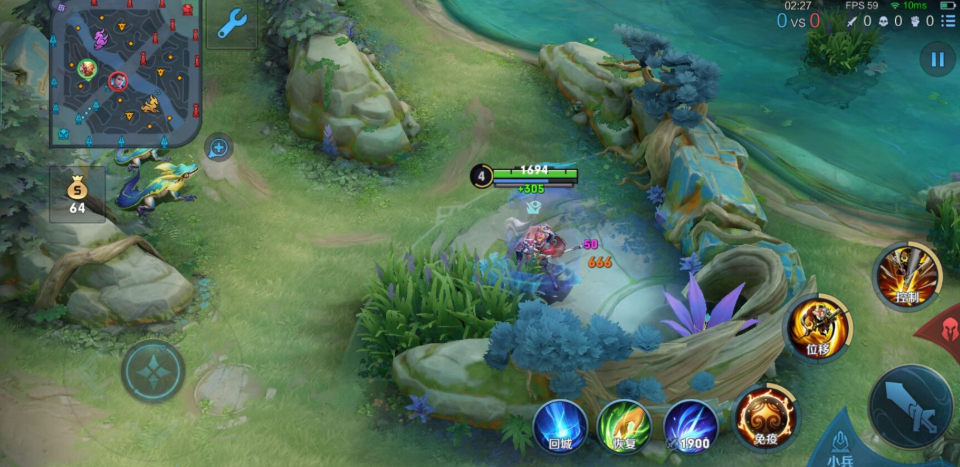Open the gold shop showing 64
The width and height of the screenshot is (960, 467).
tap(77, 194)
